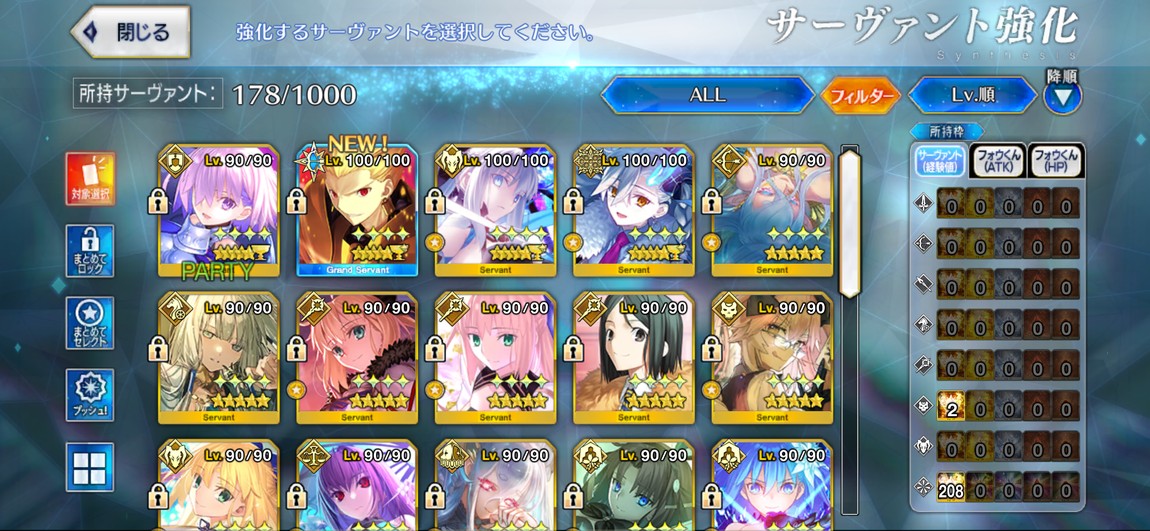This screenshot has height=531, width=1150.
Task: Click the 対象選択 side button
Action: click(x=90, y=178)
